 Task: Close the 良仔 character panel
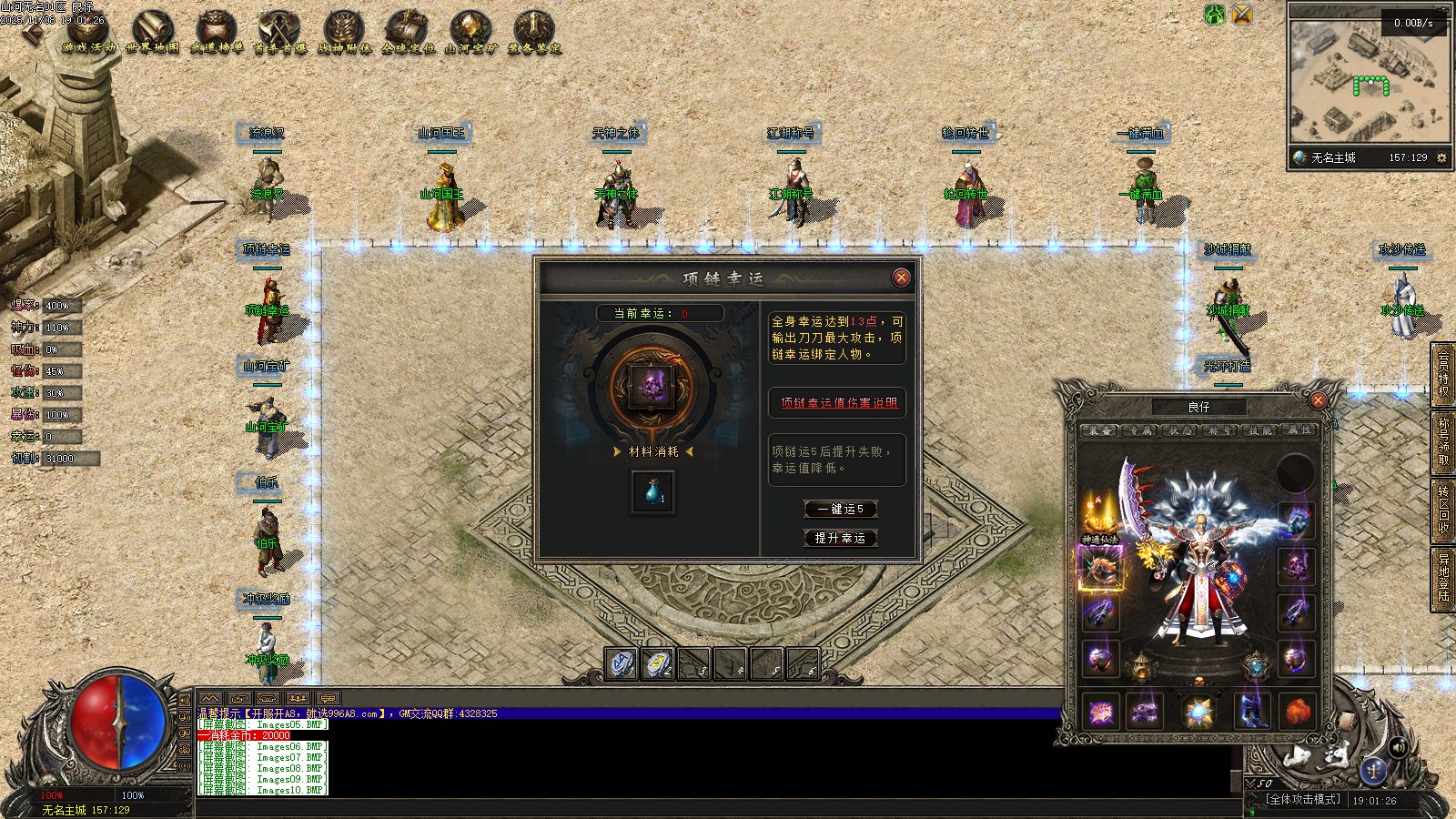coord(1318,400)
